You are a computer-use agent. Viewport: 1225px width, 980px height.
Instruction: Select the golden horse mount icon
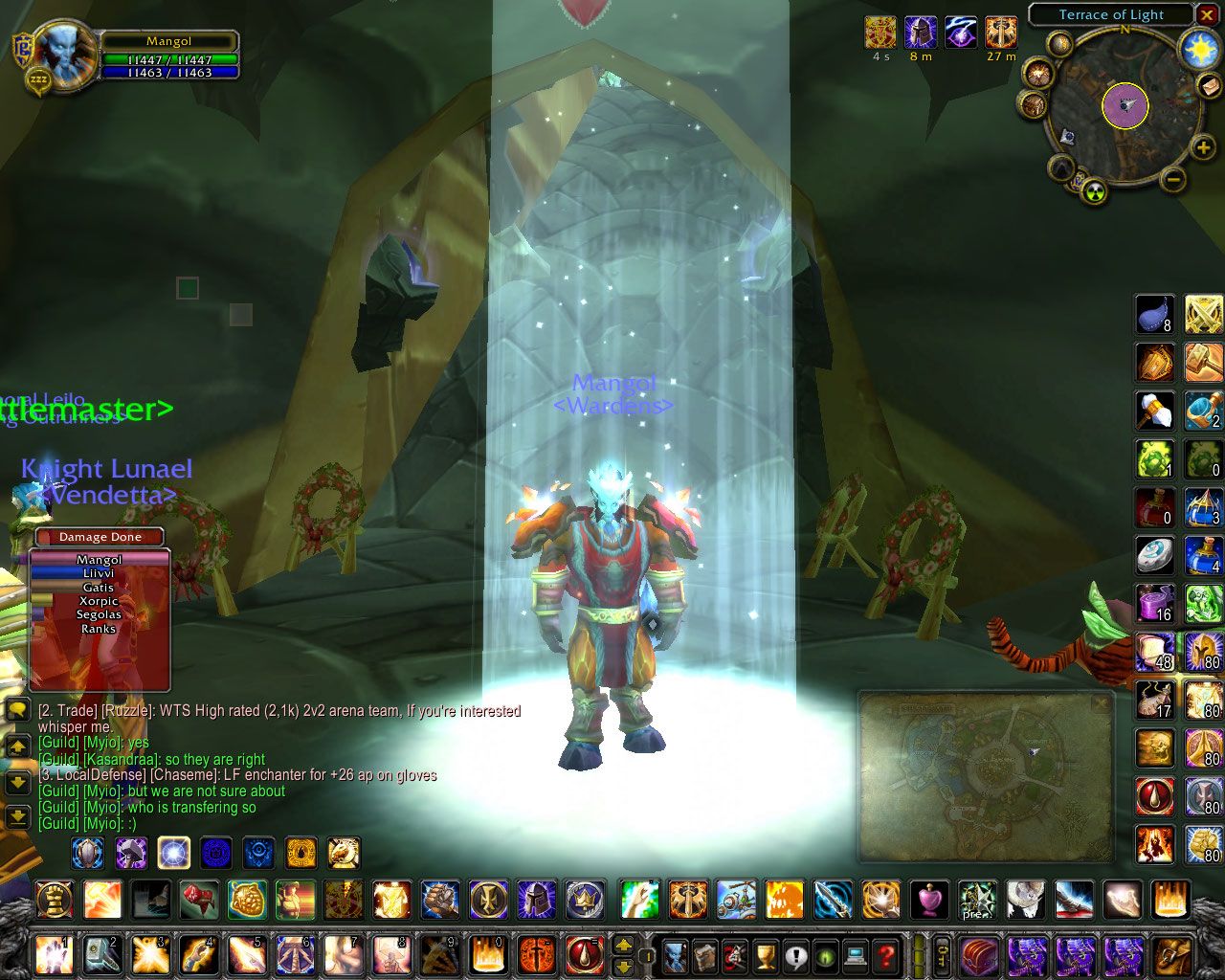point(344,852)
